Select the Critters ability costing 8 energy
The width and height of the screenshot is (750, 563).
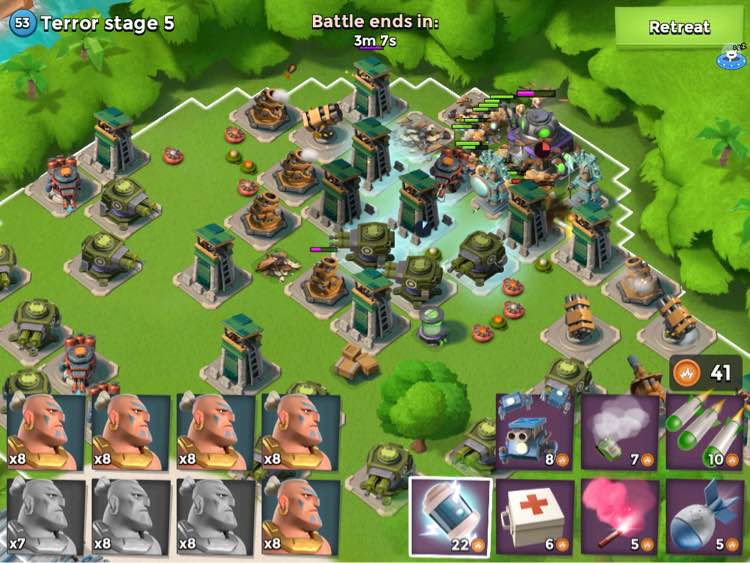(x=535, y=432)
